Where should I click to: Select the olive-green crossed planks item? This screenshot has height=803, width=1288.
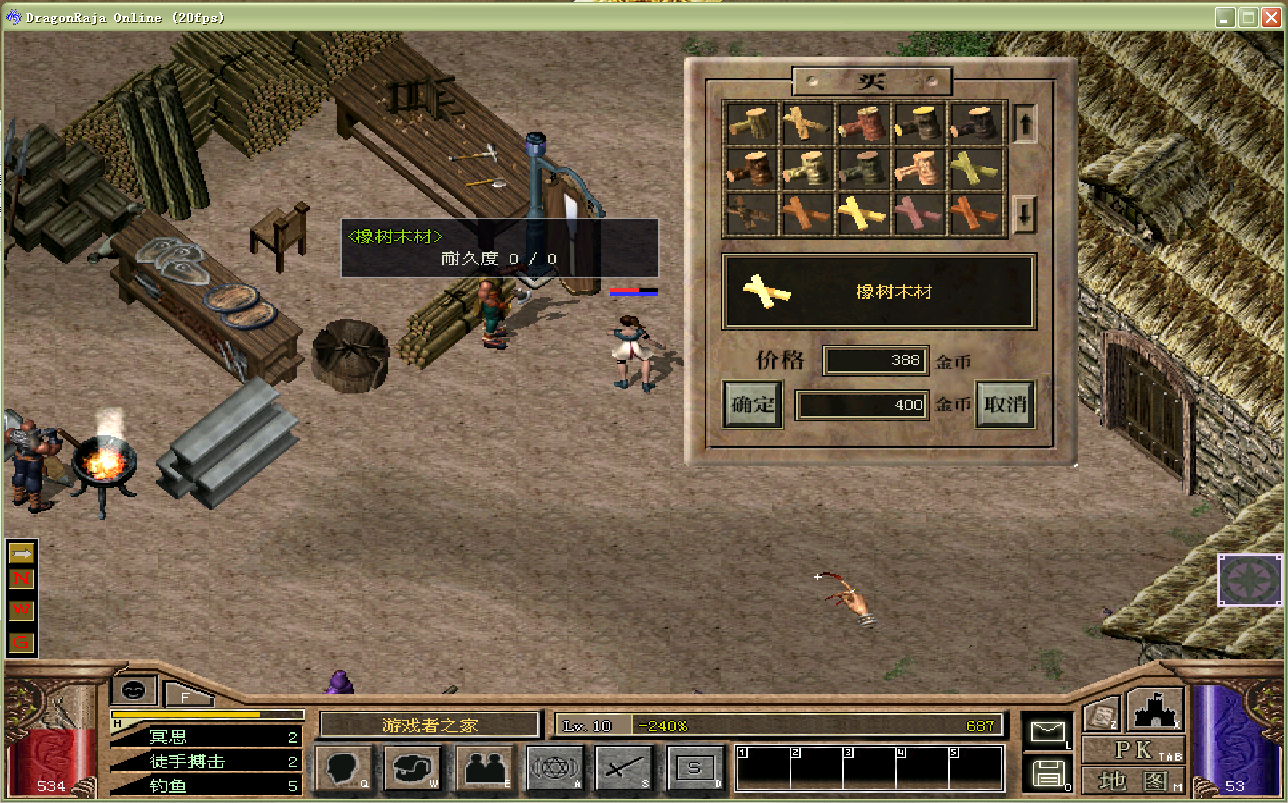(x=975, y=169)
